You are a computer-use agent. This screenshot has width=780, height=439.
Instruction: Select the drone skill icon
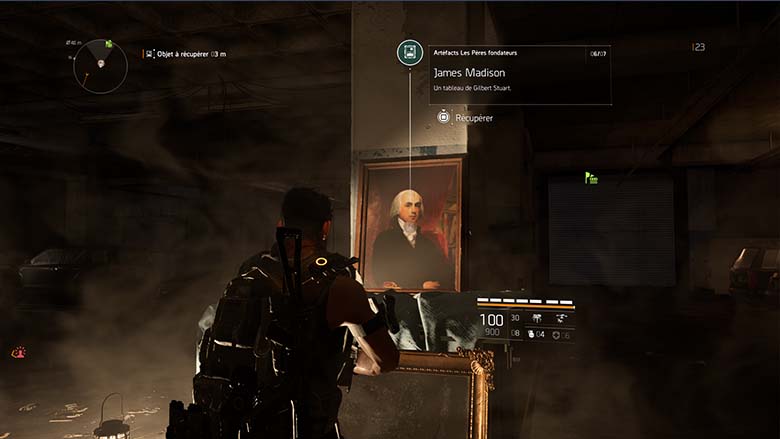tap(563, 318)
